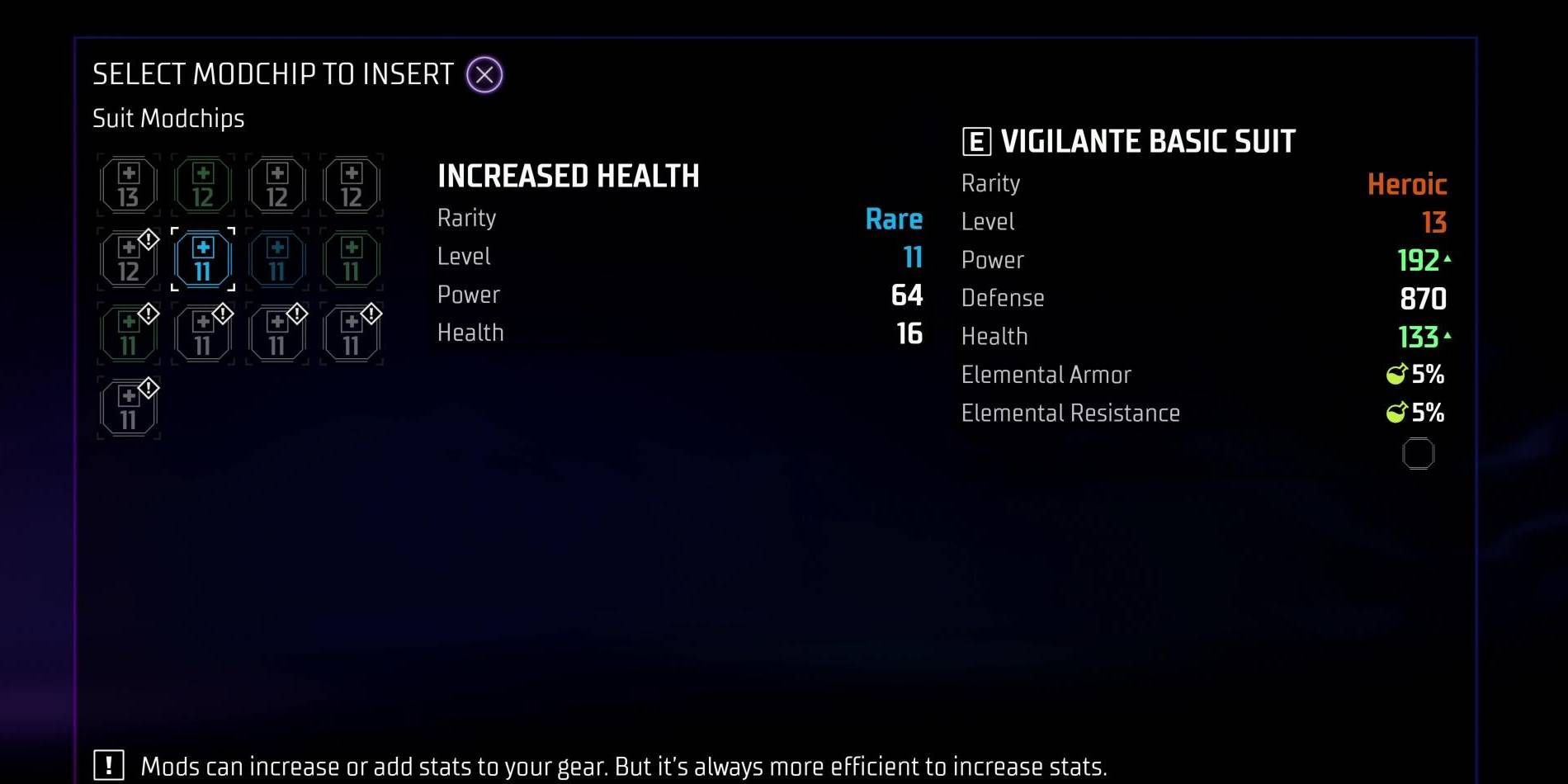1568x784 pixels.
Task: Click the Suit Modchips header
Action: (168, 118)
